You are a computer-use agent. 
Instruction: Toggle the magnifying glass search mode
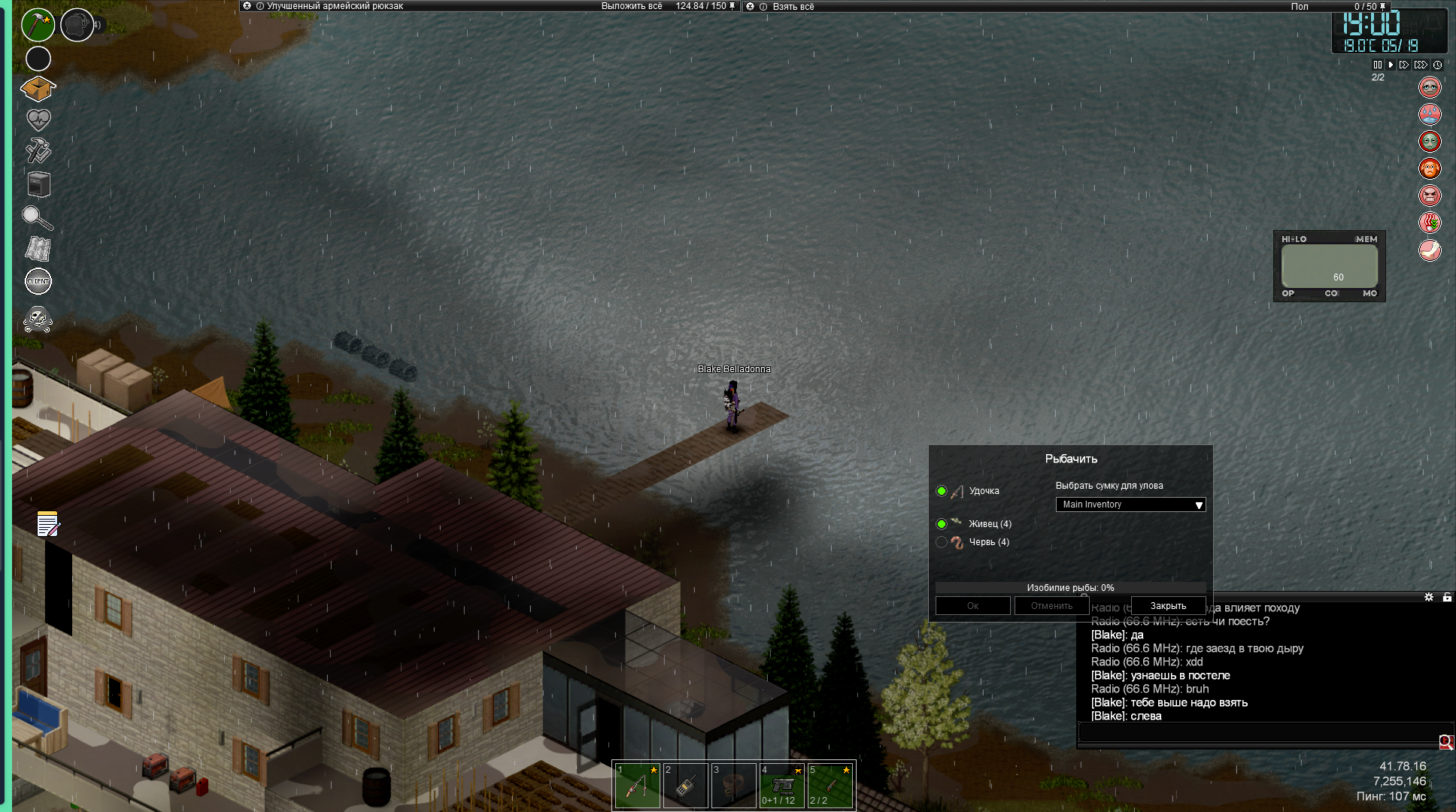tap(37, 218)
